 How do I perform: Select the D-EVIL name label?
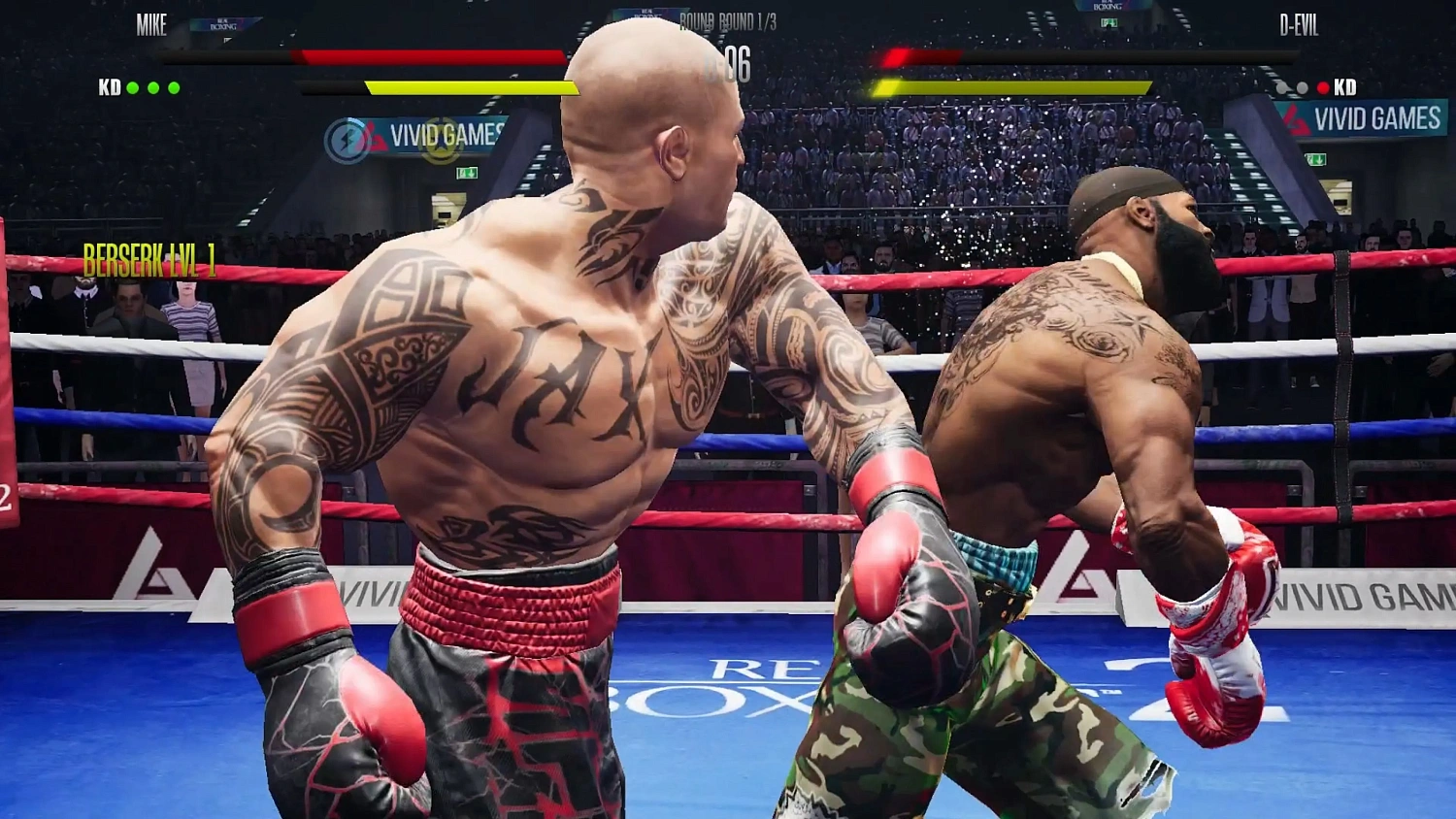tap(1301, 26)
